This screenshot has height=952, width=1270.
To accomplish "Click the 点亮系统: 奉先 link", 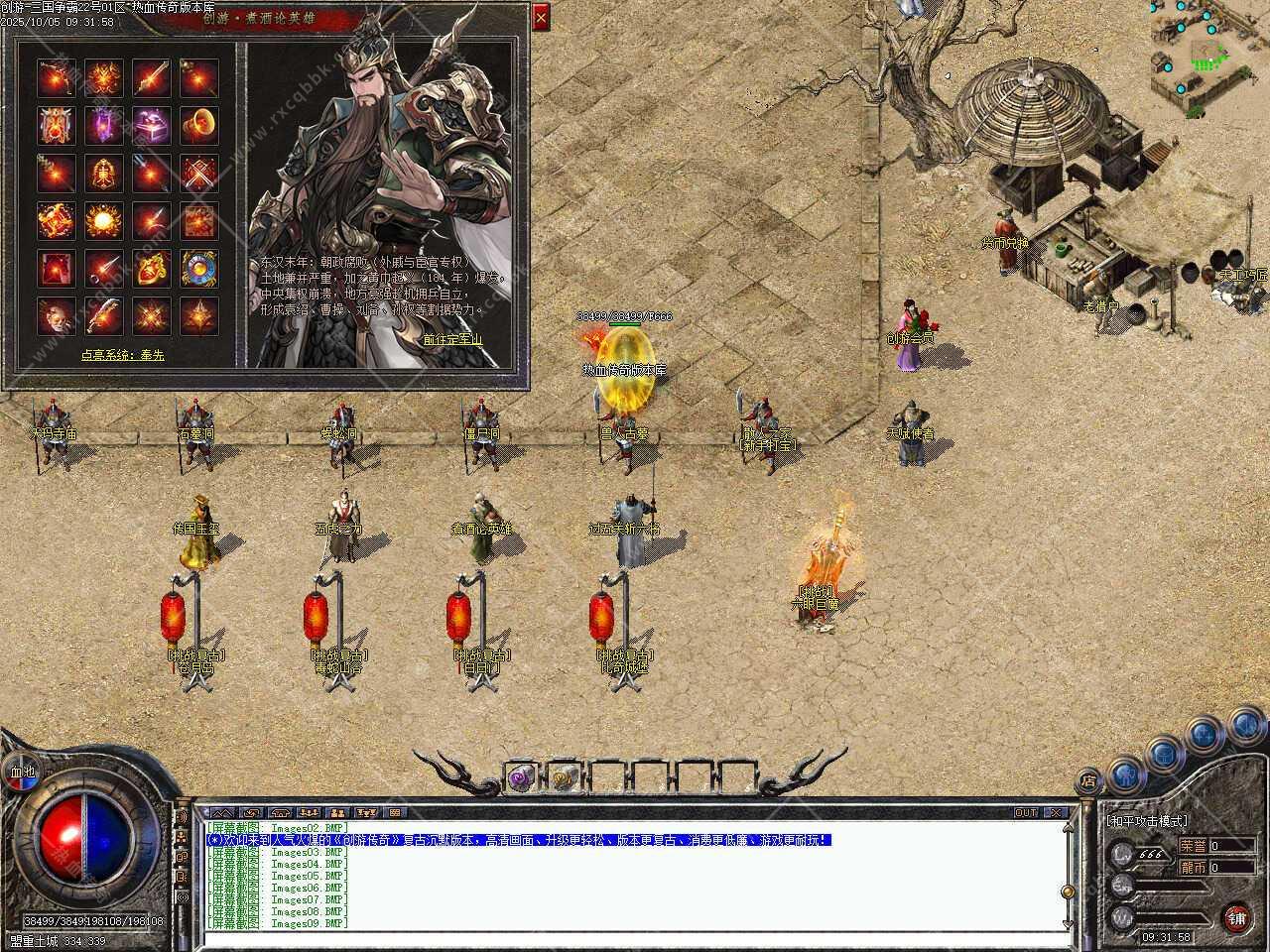I will click(123, 354).
